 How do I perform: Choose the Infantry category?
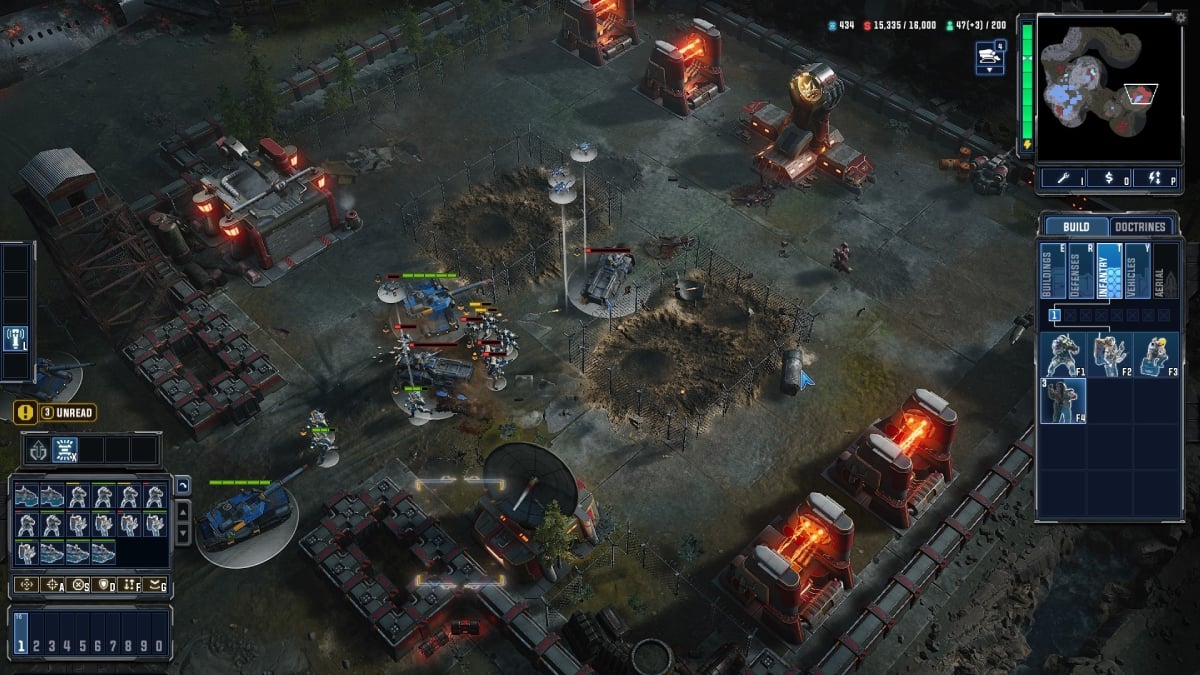(x=1109, y=270)
